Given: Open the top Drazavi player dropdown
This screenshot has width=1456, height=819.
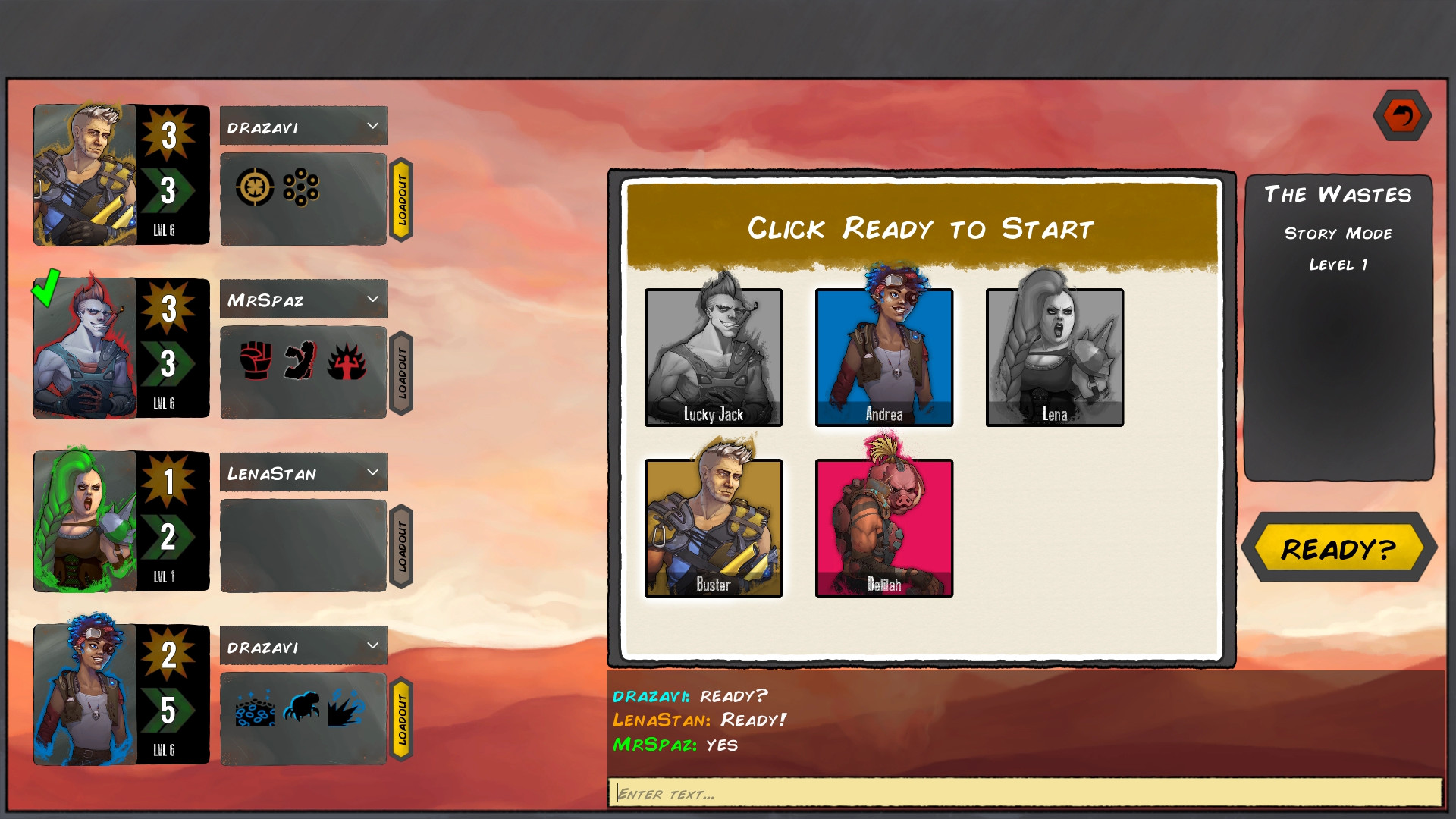Looking at the screenshot, I should 303,126.
